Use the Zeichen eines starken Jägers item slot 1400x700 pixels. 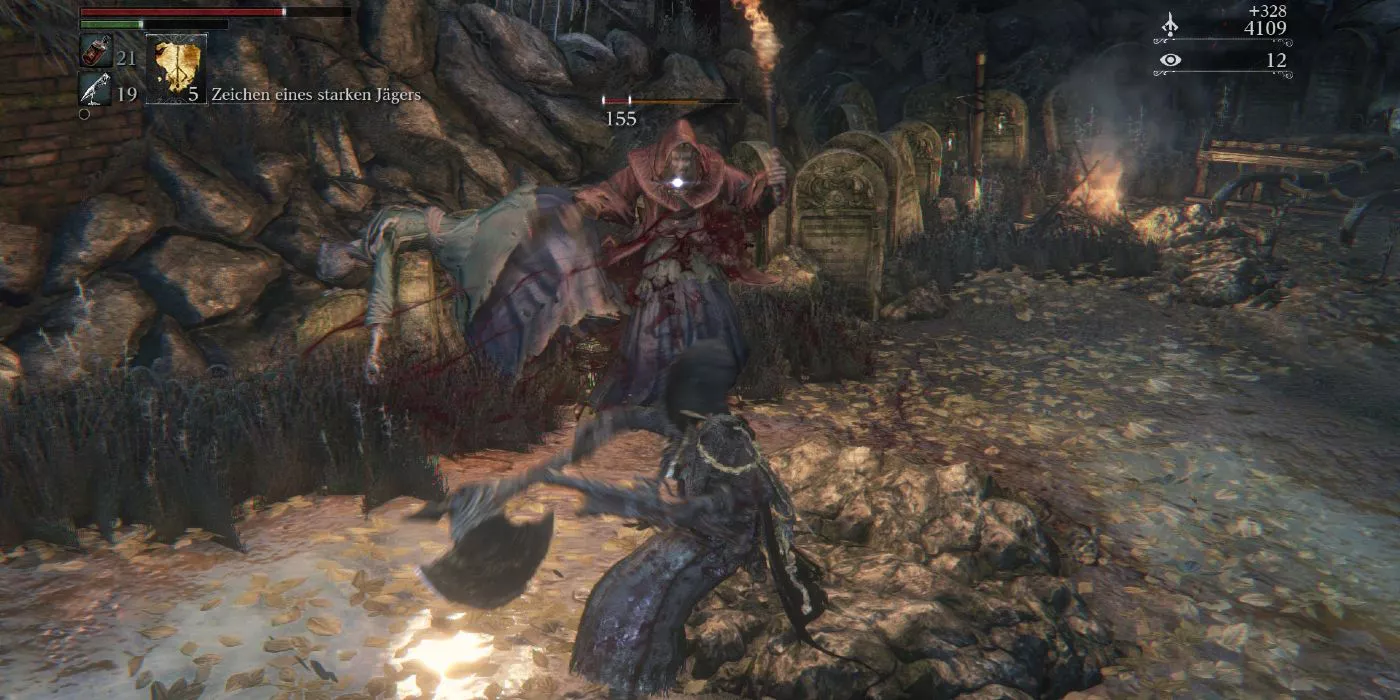[x=176, y=68]
